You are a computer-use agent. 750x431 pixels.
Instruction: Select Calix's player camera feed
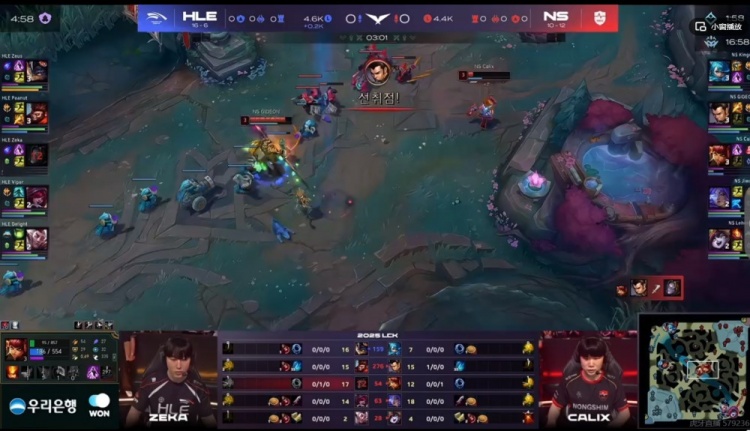(x=590, y=375)
